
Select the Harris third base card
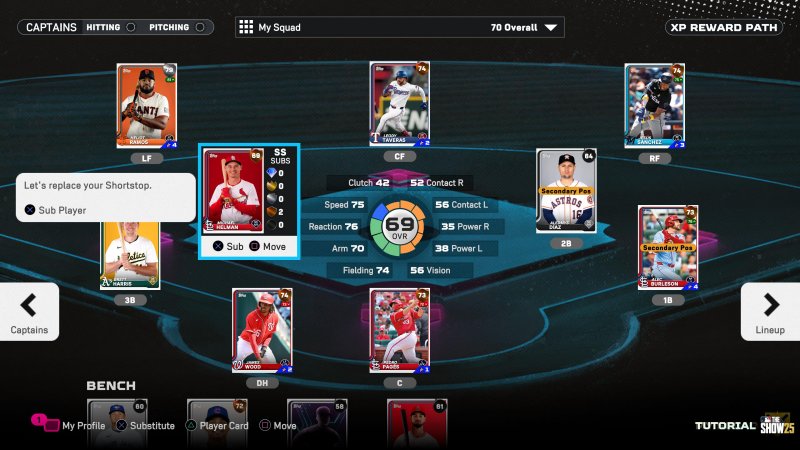[x=130, y=254]
